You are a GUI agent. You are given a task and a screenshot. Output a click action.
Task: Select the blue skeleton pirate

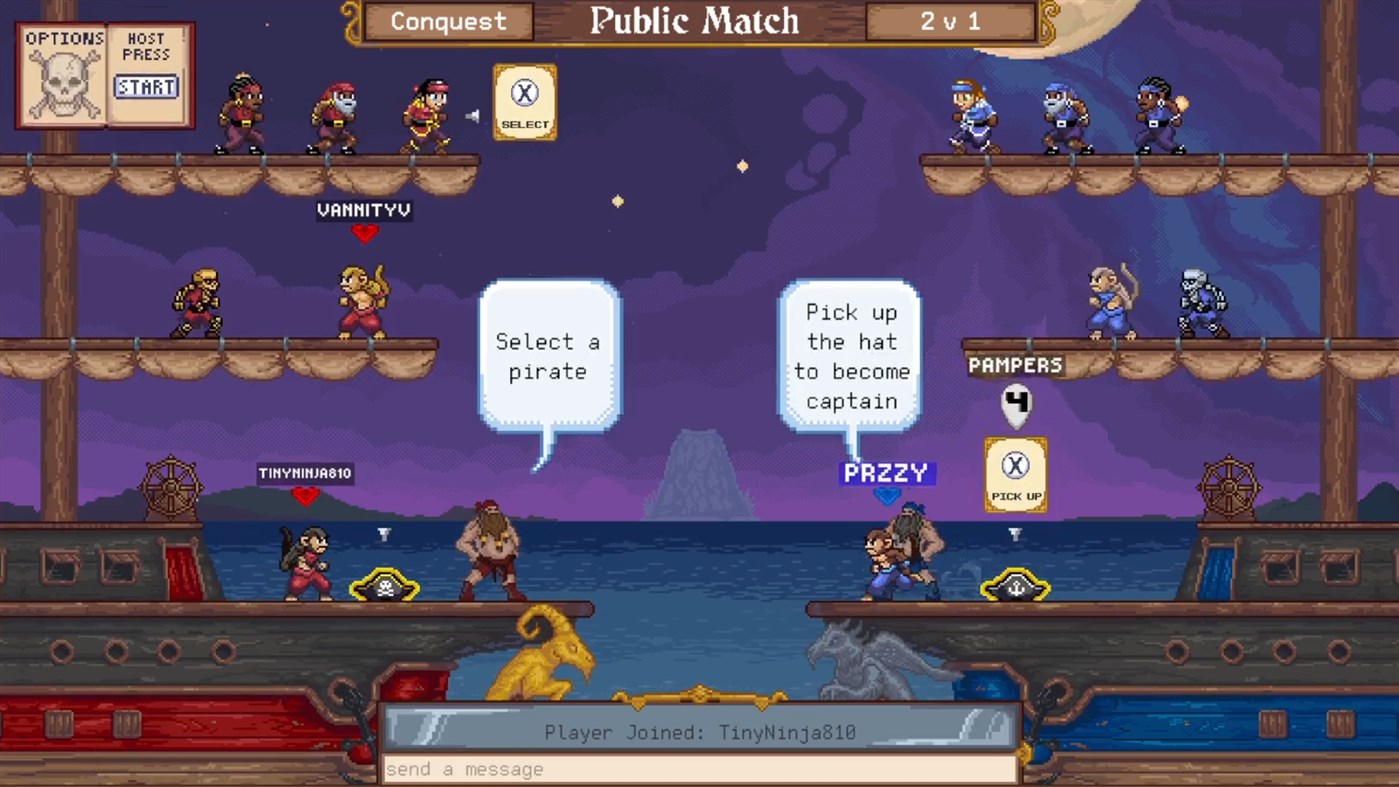(1205, 300)
